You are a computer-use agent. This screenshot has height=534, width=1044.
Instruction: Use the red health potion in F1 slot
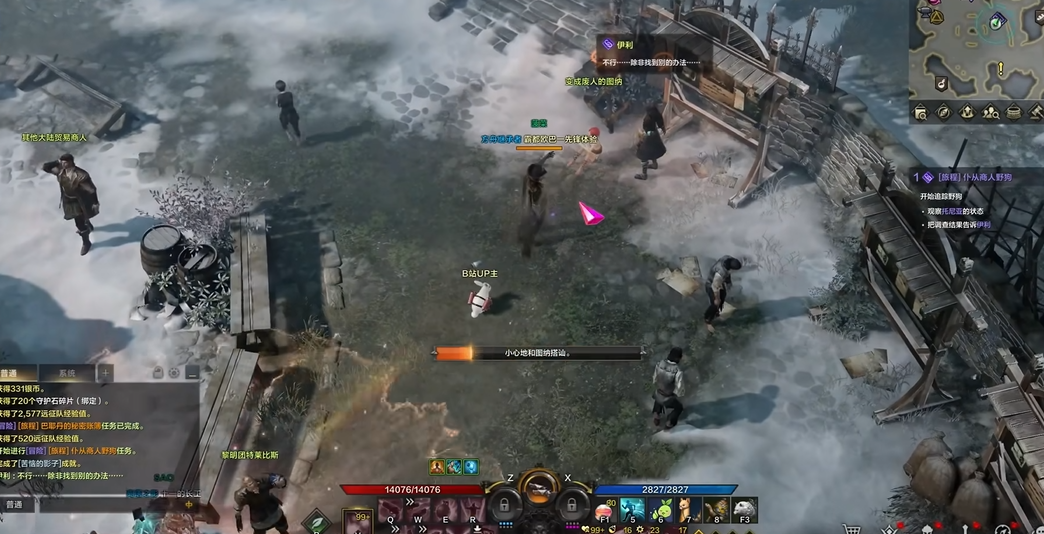[604, 509]
